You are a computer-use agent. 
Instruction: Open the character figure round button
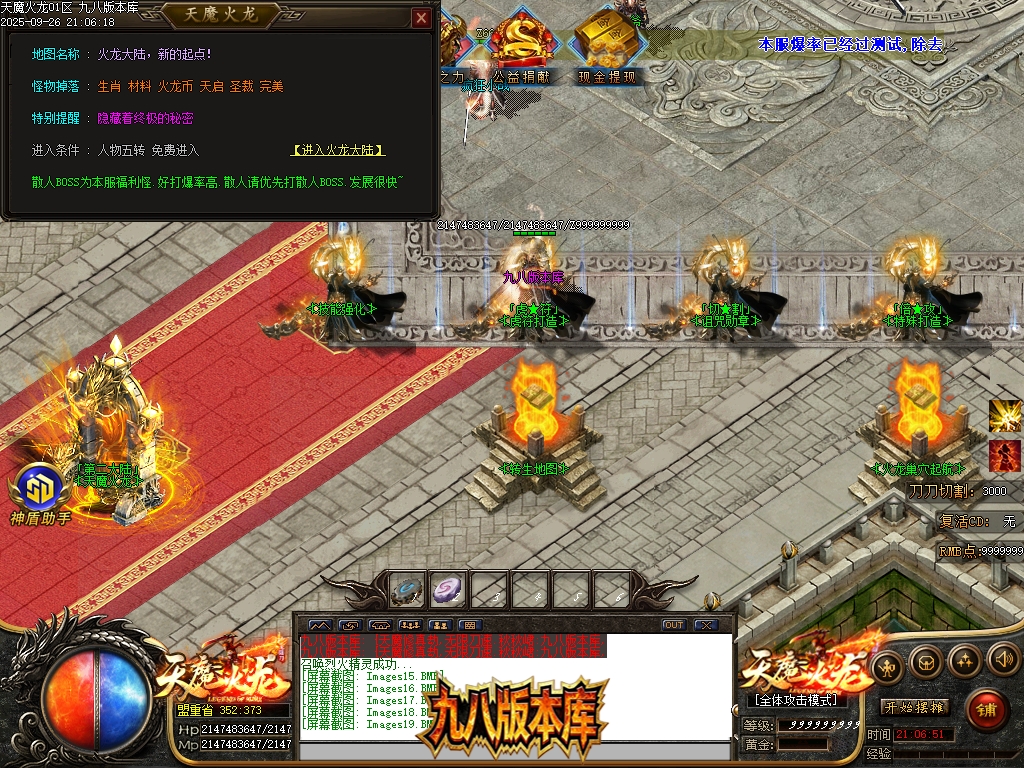[x=887, y=666]
